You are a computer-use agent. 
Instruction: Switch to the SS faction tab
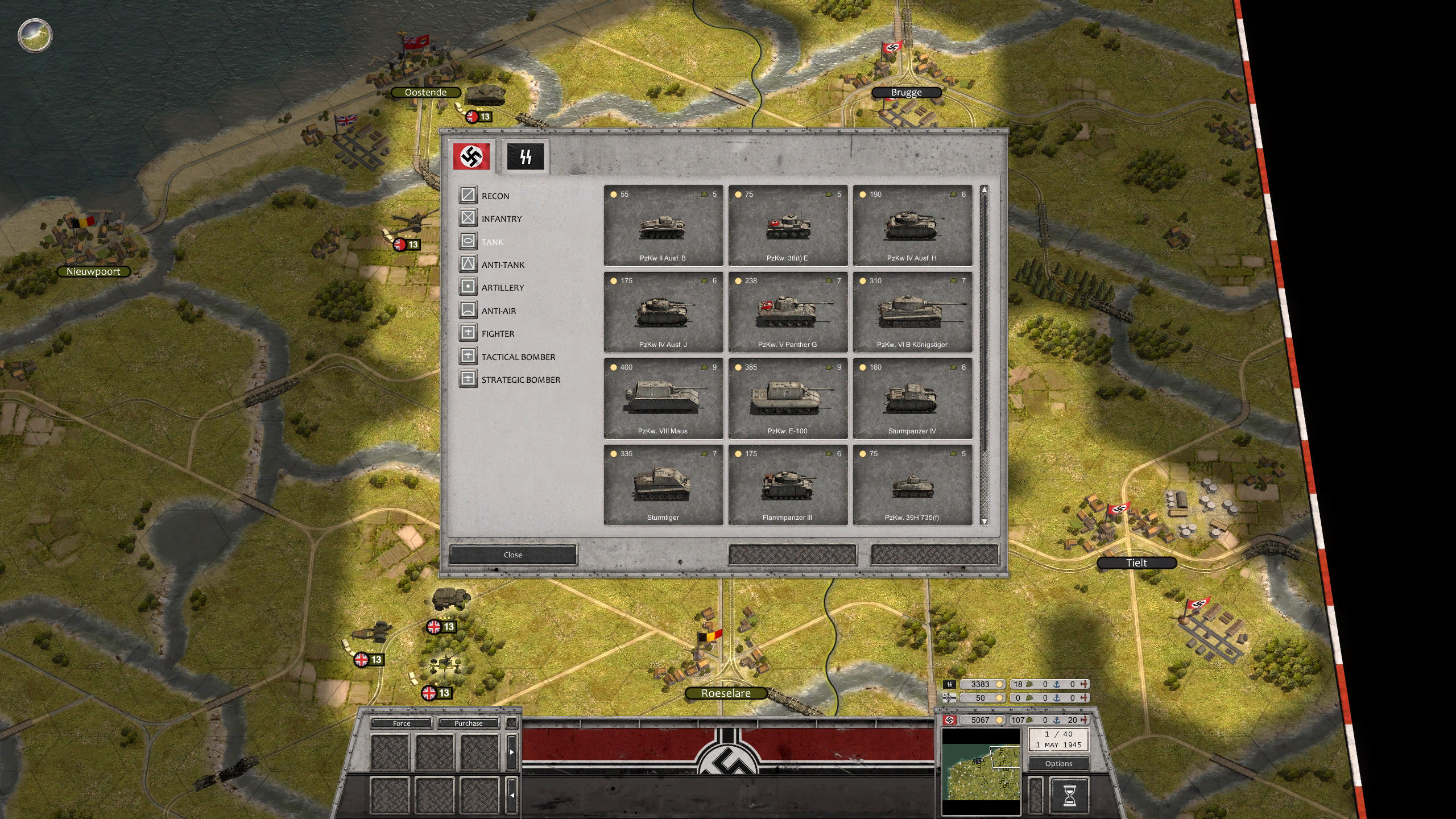526,155
